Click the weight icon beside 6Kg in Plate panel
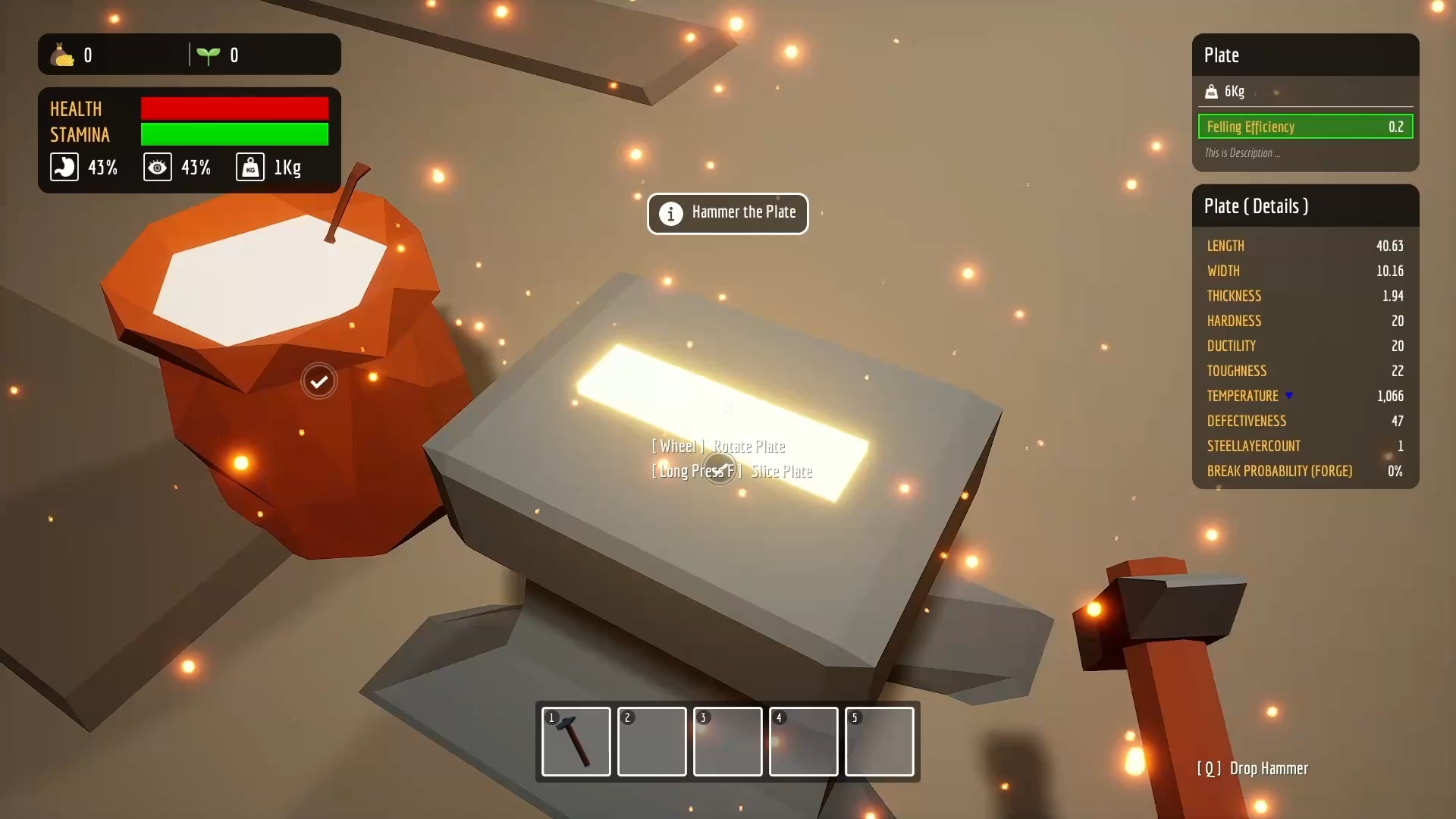Image resolution: width=1456 pixels, height=819 pixels. click(x=1212, y=92)
